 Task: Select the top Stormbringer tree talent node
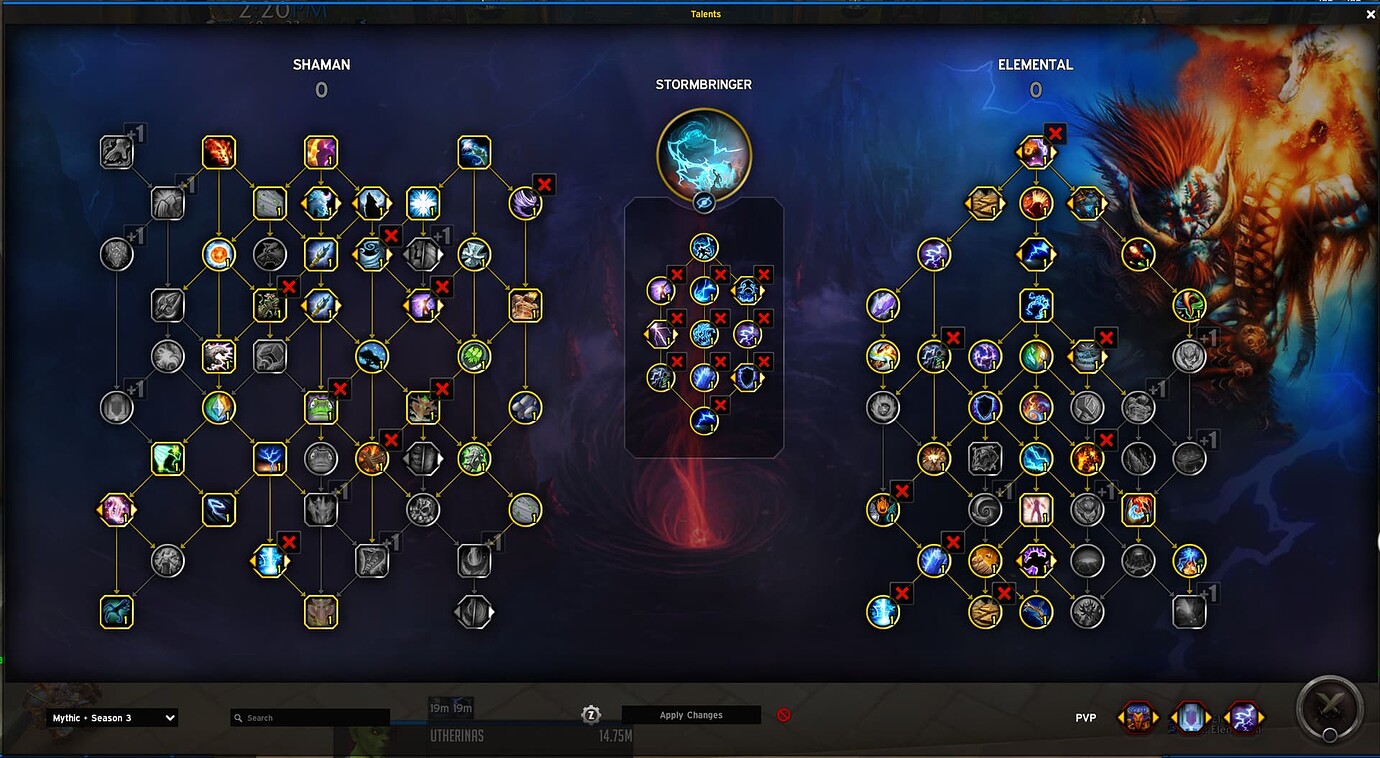pos(704,247)
